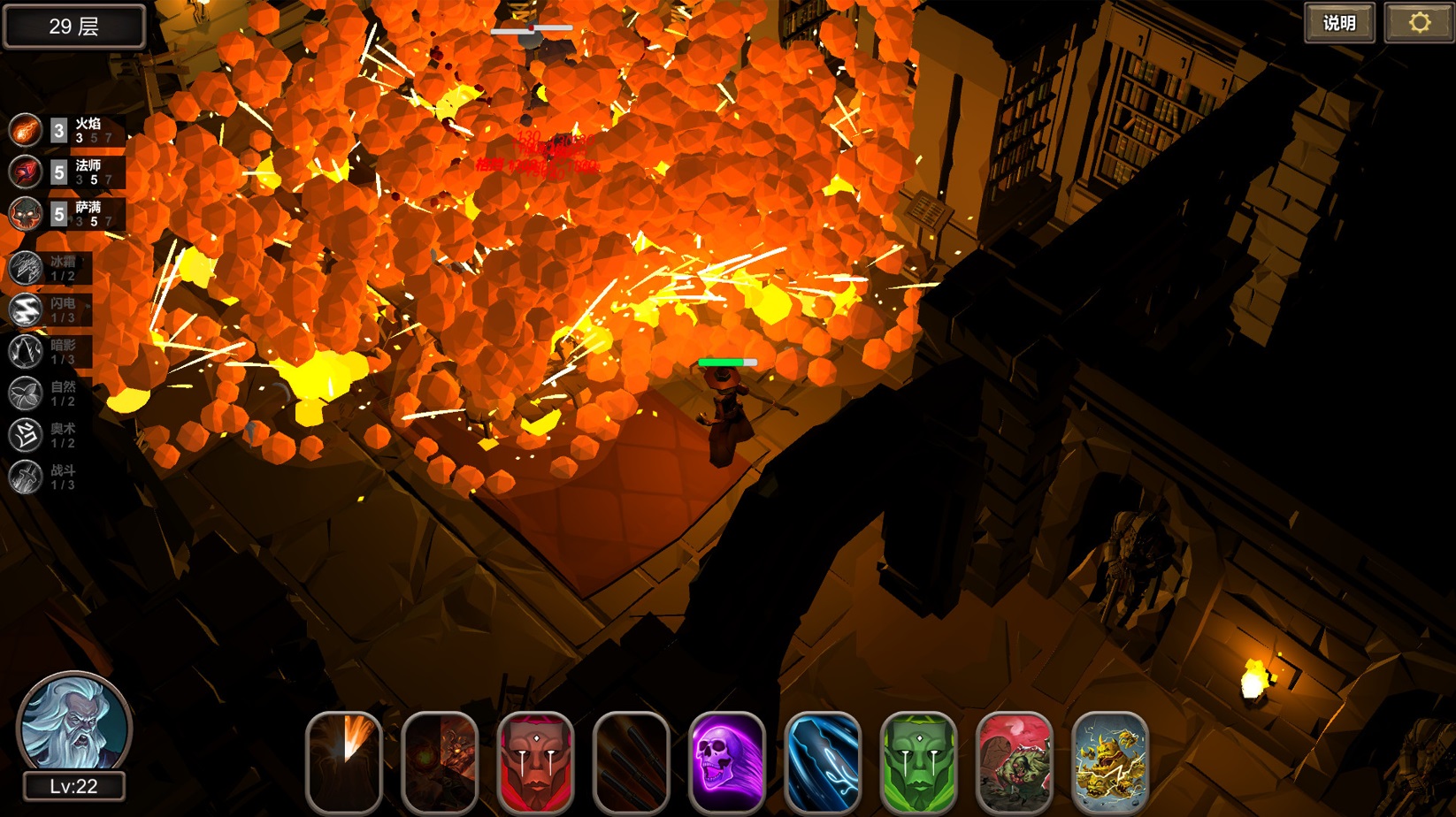1456x817 pixels.
Task: Click the character's green health bar
Action: (727, 363)
